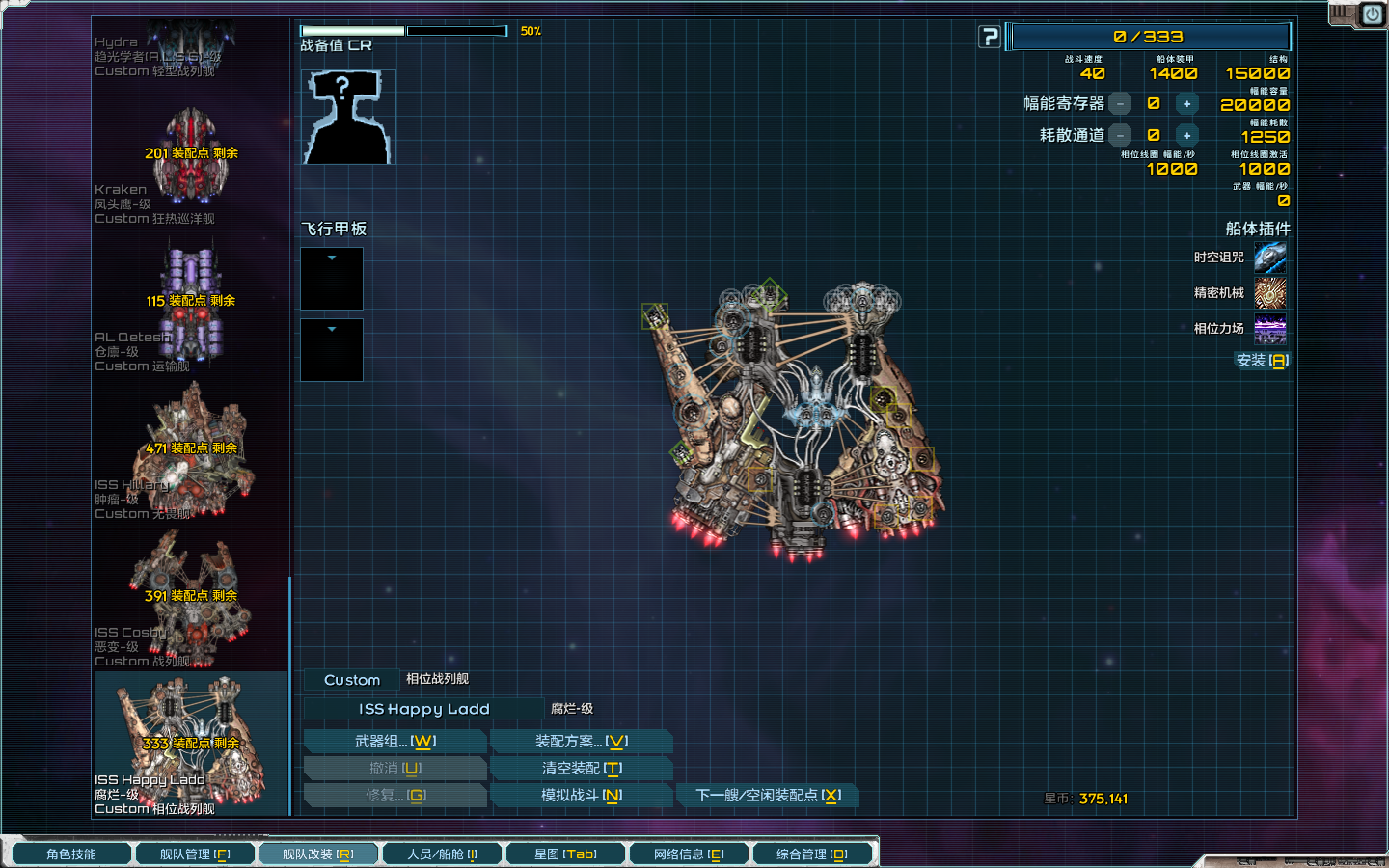This screenshot has height=868, width=1389.
Task: Click the 相位力场 hullmod icon
Action: [1270, 330]
